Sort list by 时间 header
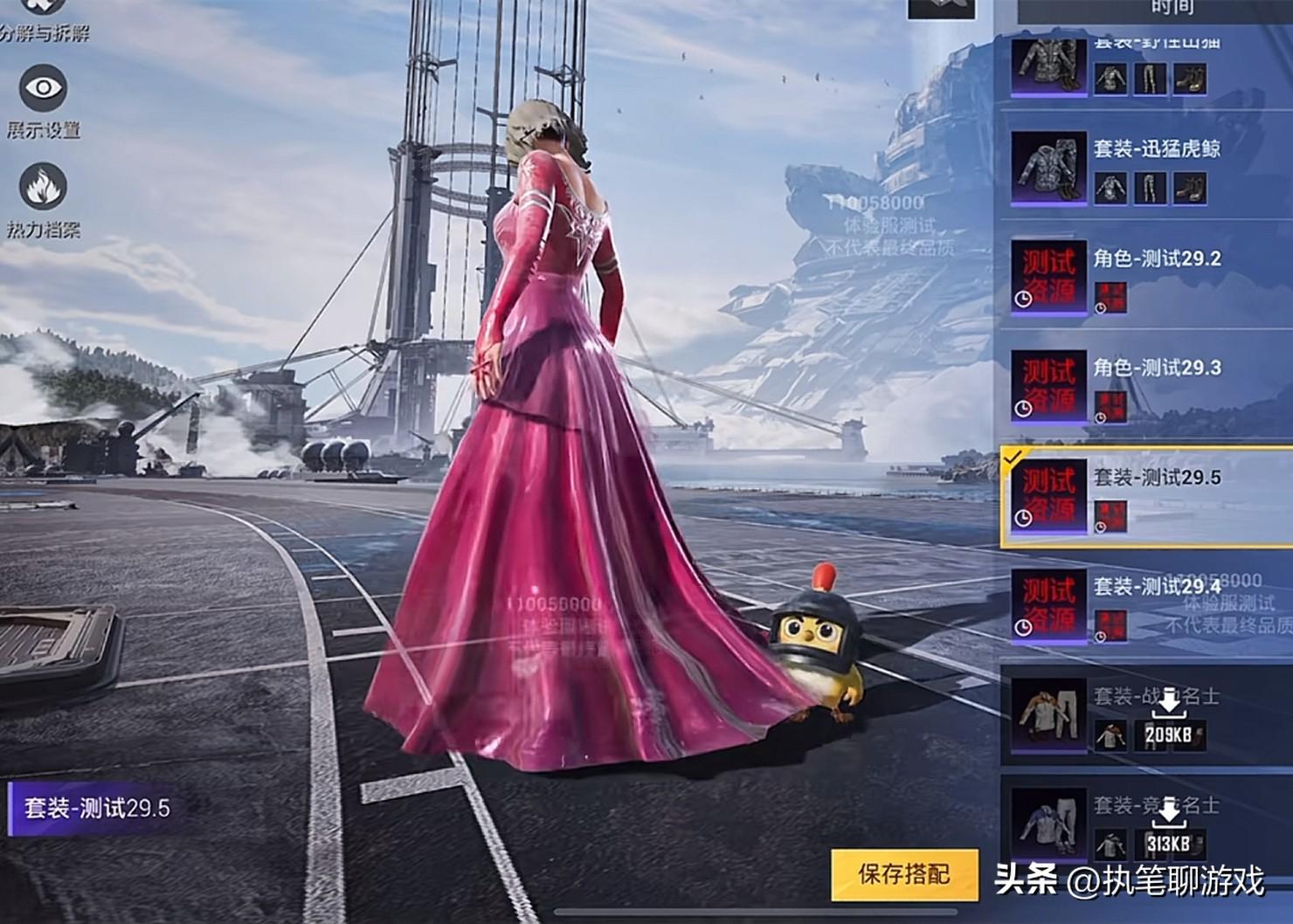The height and width of the screenshot is (924, 1293). [1172, 9]
